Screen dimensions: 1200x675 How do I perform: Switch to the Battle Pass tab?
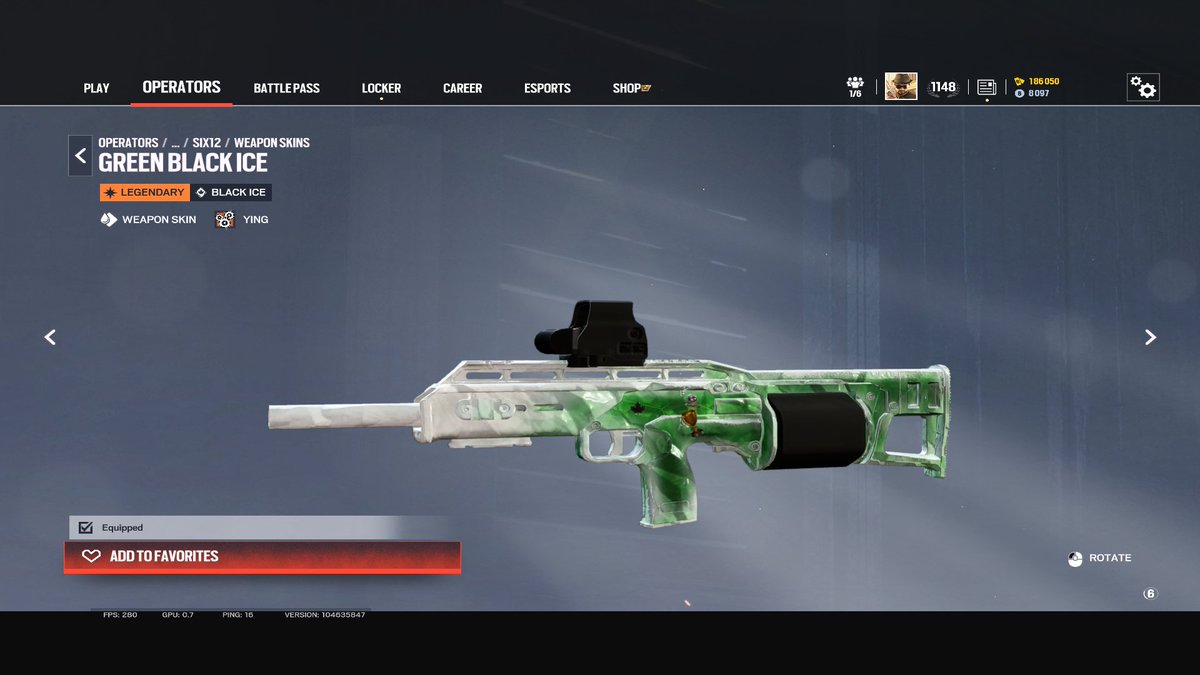coord(286,88)
